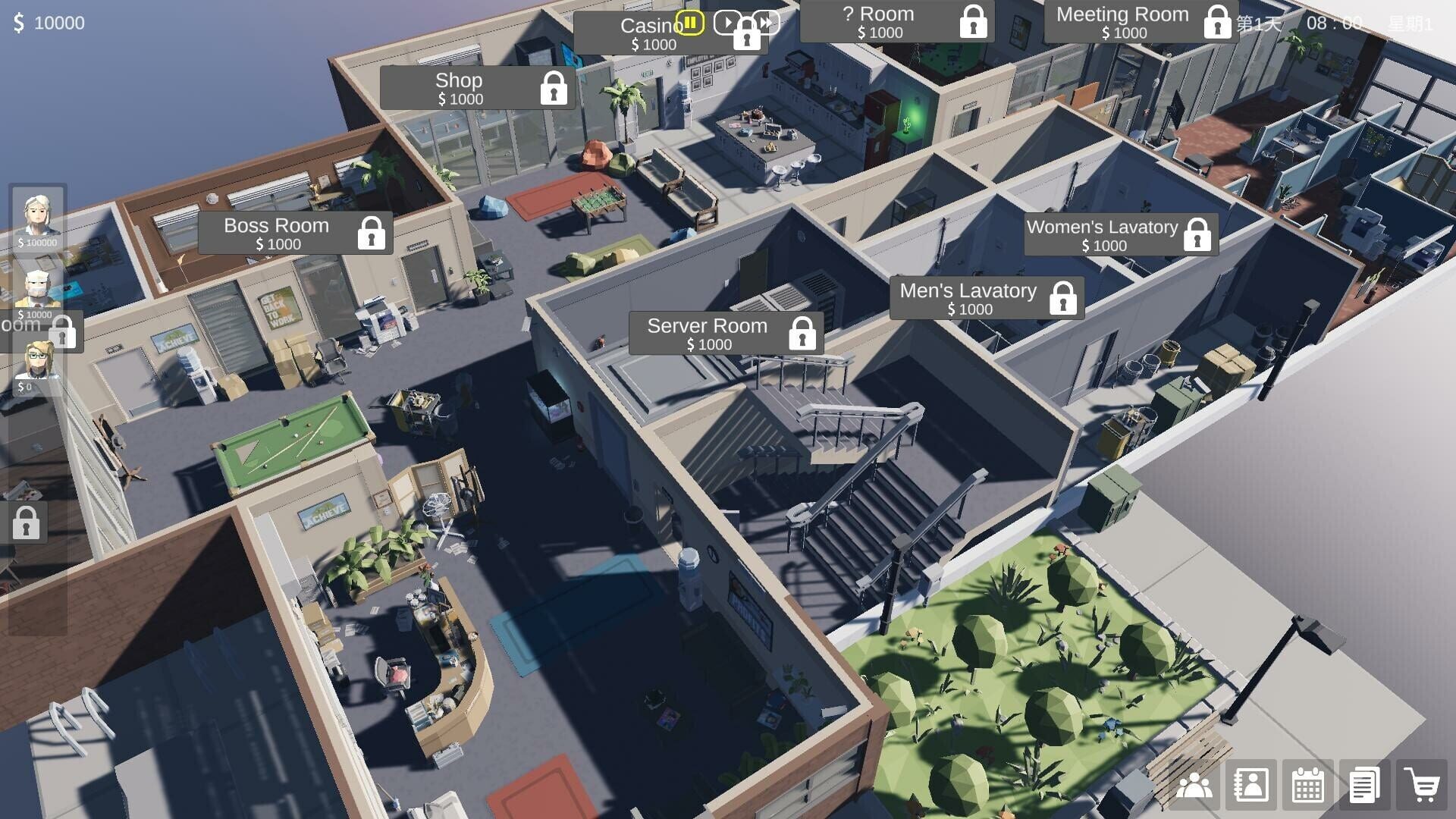Unlock the Boss Room for $1000

[x=371, y=233]
